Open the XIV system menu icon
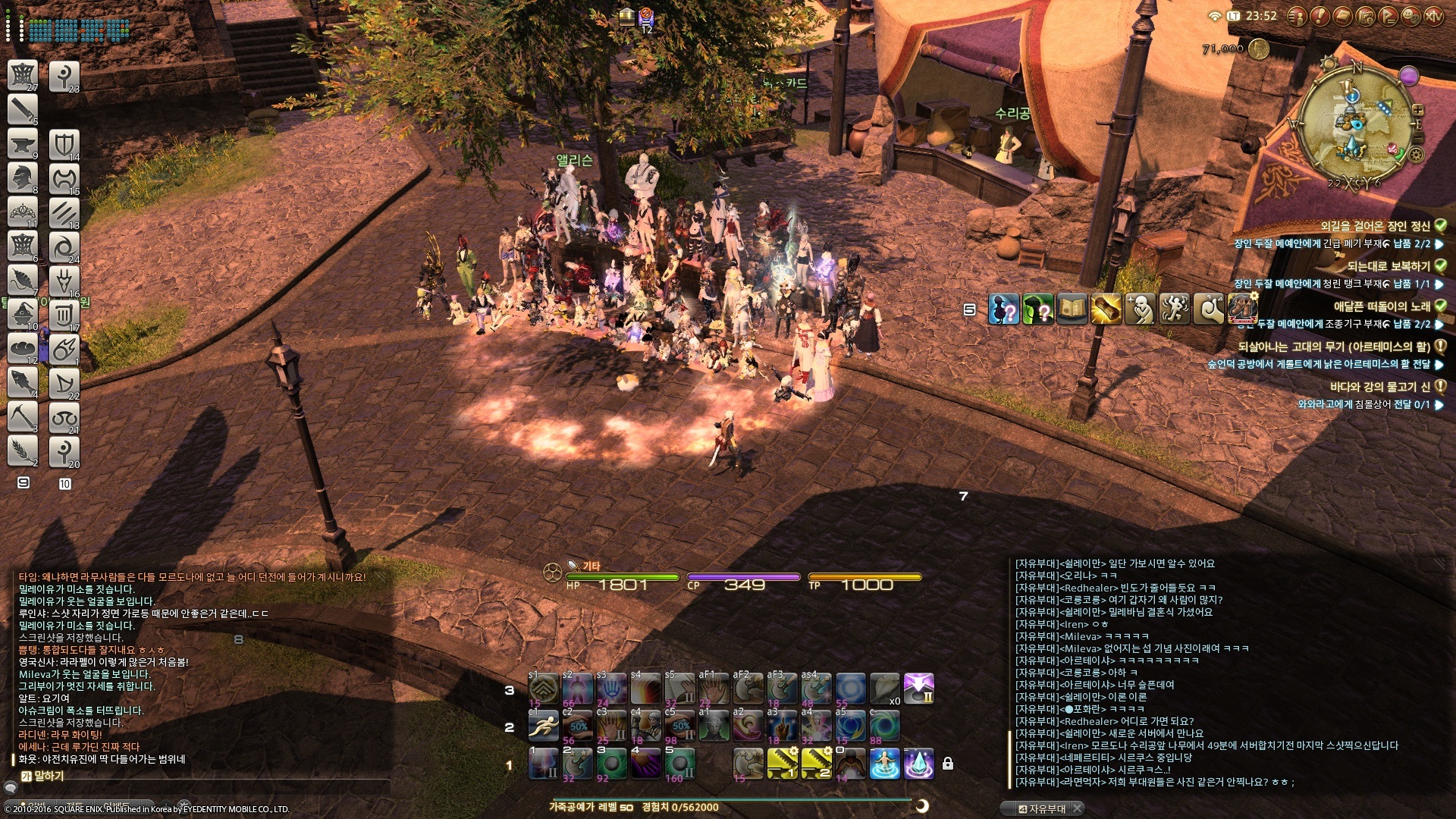Image resolution: width=1456 pixels, height=819 pixels. click(x=1433, y=16)
